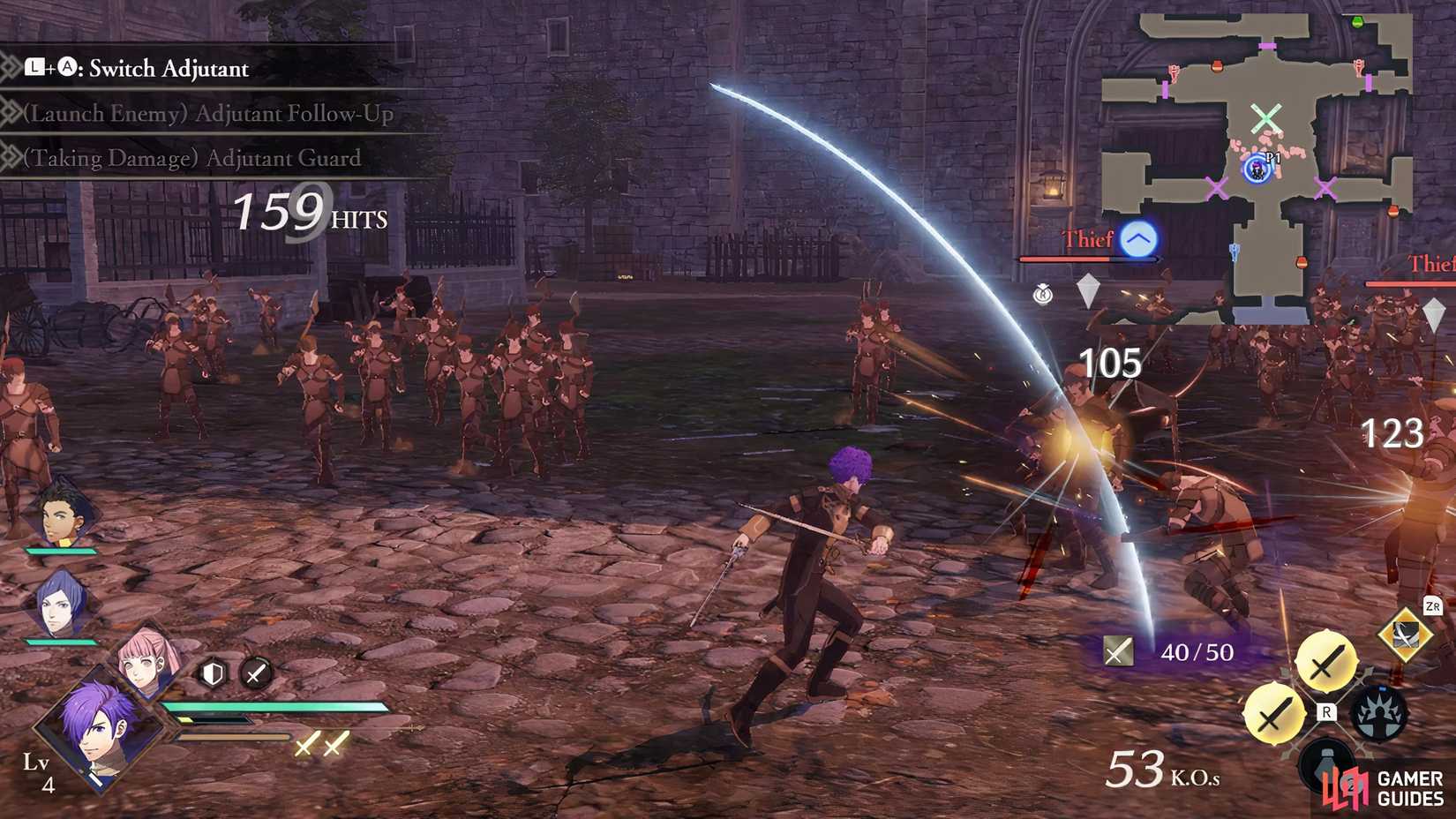Click the L+A button prompt in the tutorial banner
The height and width of the screenshot is (819, 1456).
pyautogui.click(x=49, y=68)
